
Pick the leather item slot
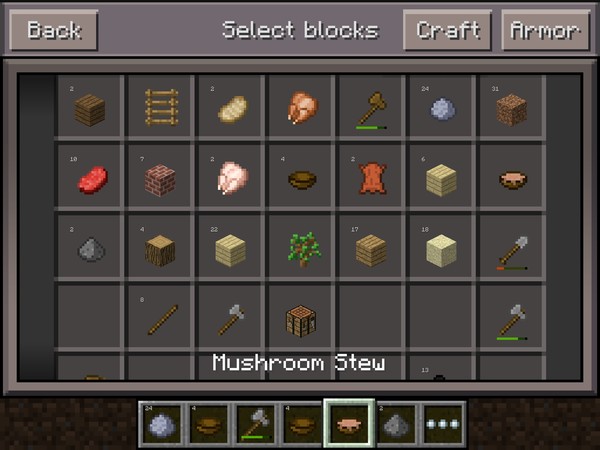pos(371,178)
